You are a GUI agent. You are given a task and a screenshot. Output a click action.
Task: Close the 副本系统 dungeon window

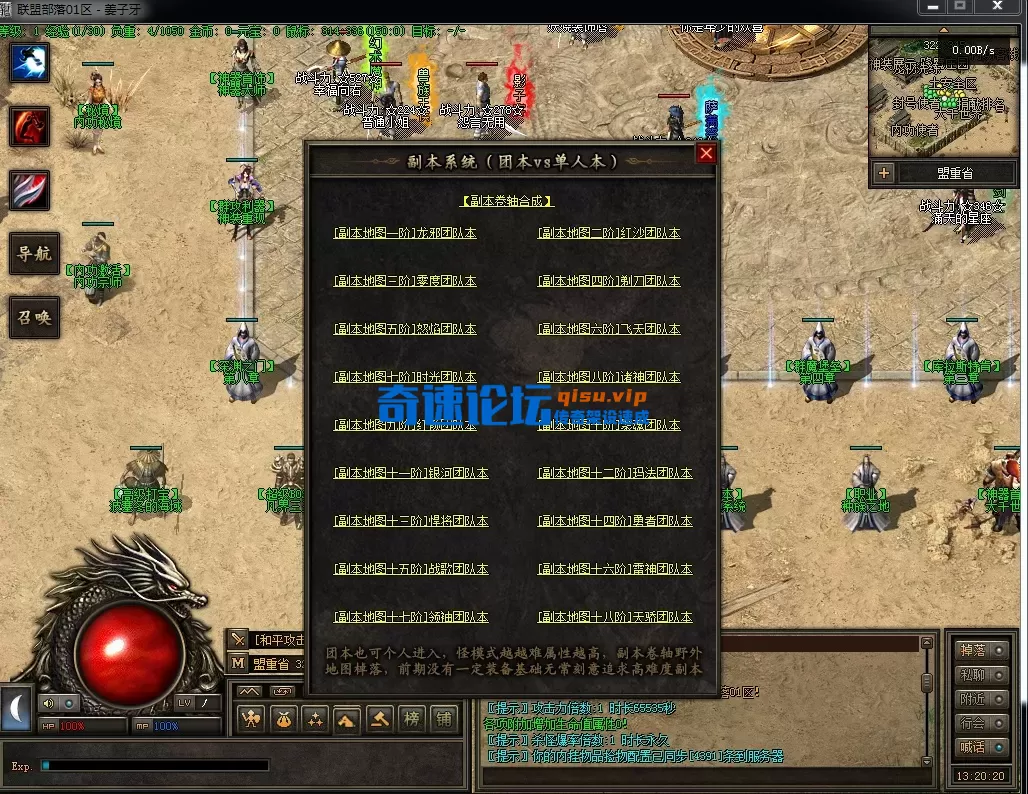[706, 153]
